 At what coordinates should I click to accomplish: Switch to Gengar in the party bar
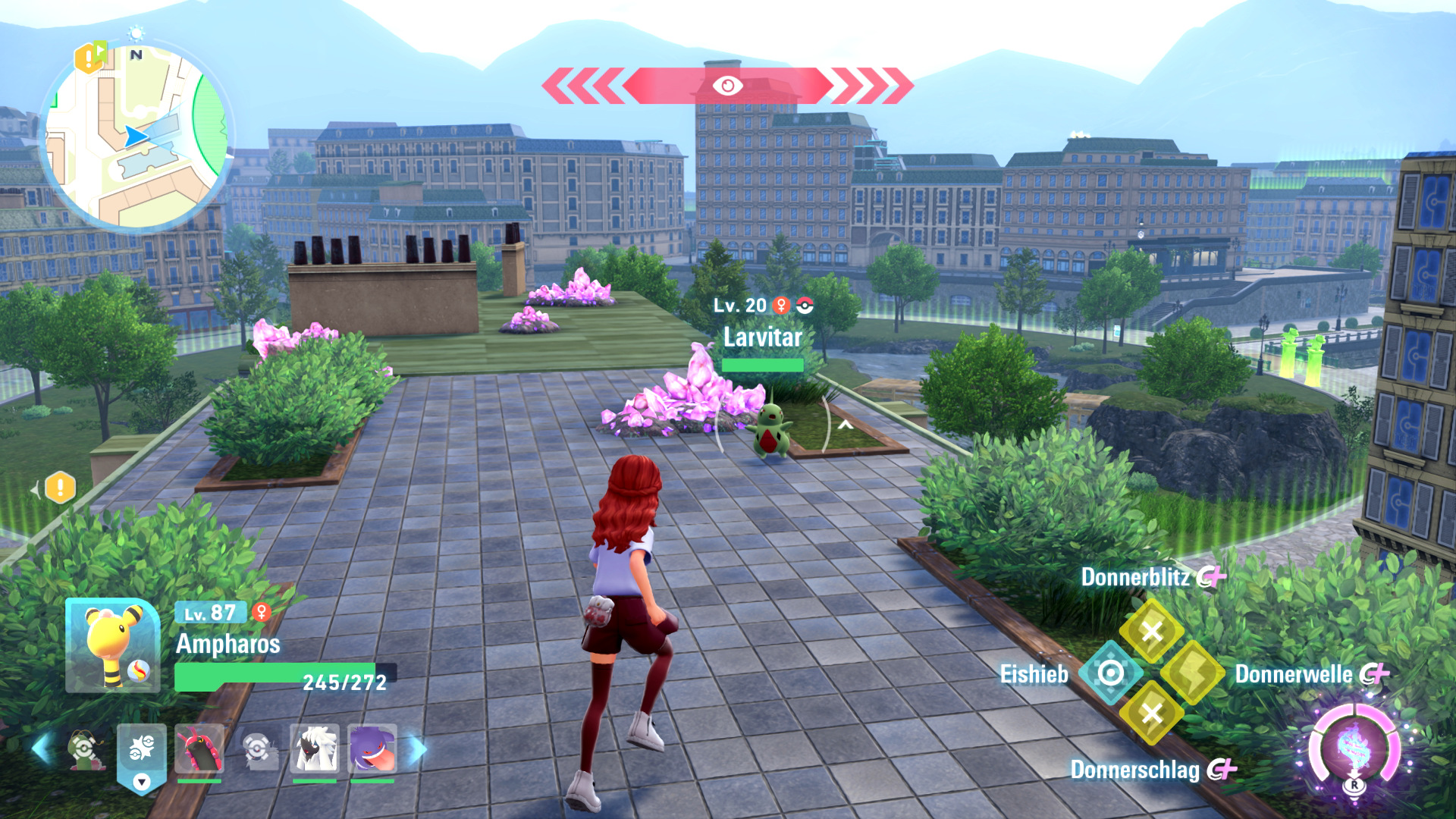372,748
